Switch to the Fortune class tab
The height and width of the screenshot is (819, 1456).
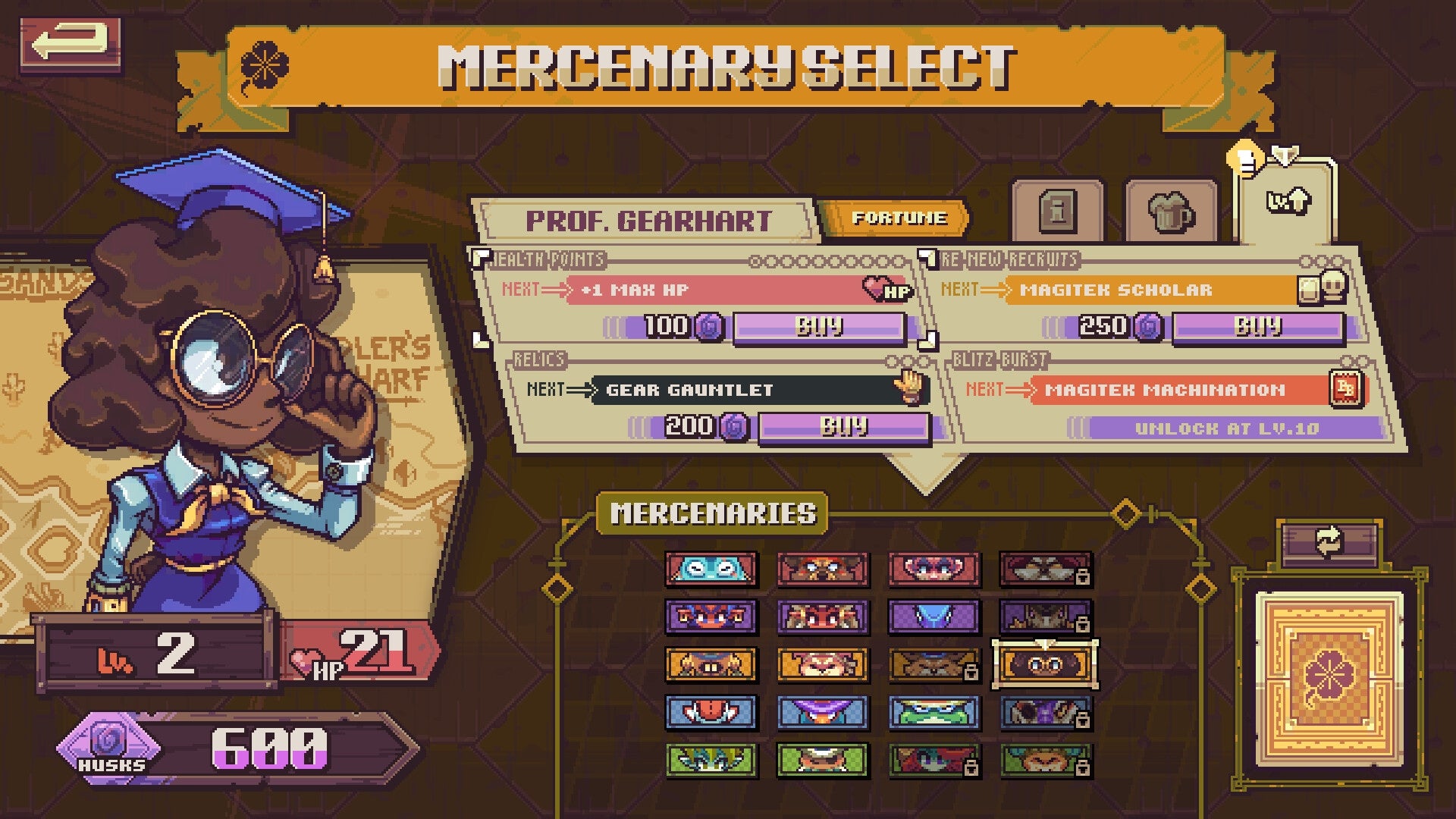pyautogui.click(x=898, y=217)
